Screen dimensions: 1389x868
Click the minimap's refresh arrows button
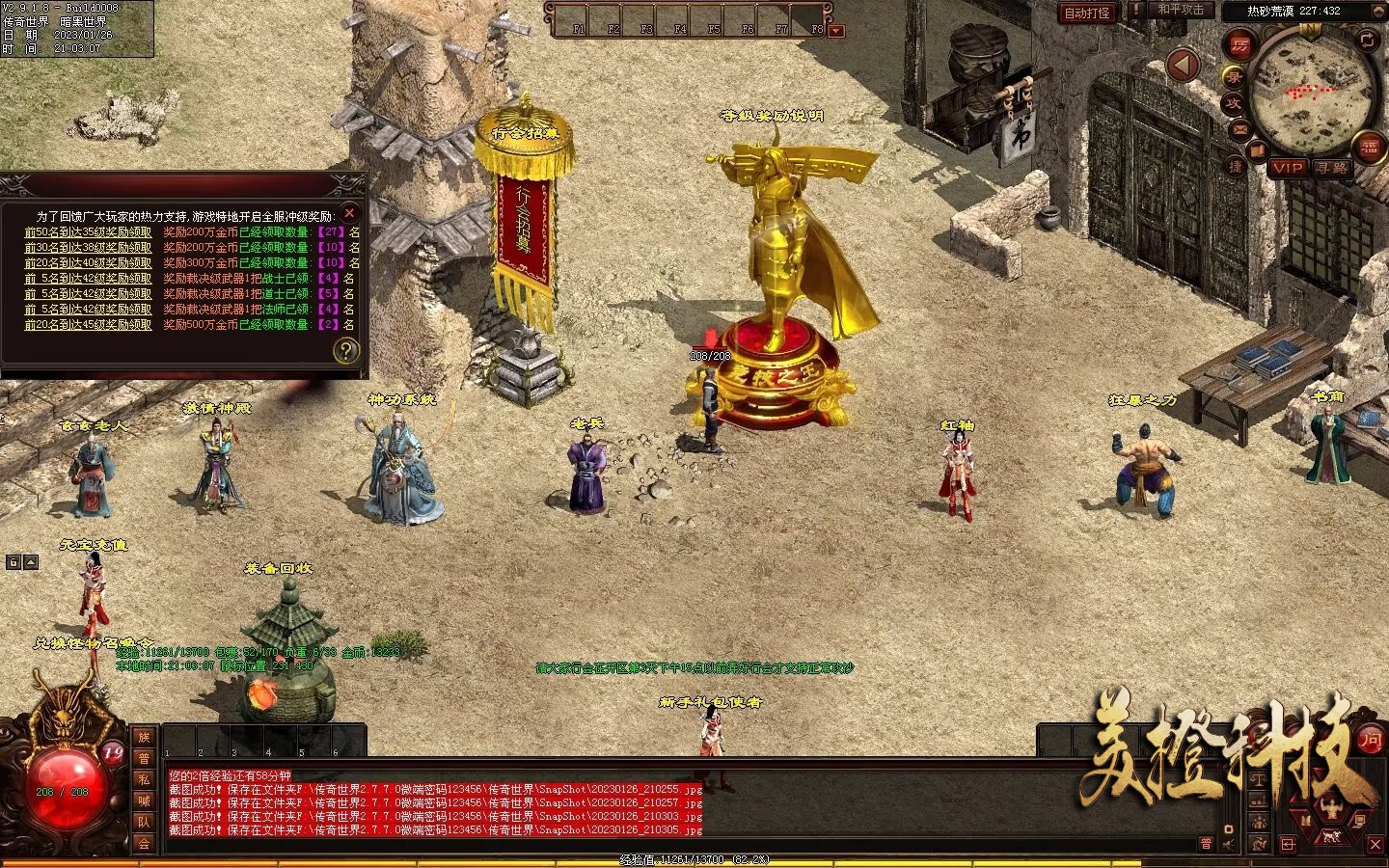click(x=1368, y=40)
